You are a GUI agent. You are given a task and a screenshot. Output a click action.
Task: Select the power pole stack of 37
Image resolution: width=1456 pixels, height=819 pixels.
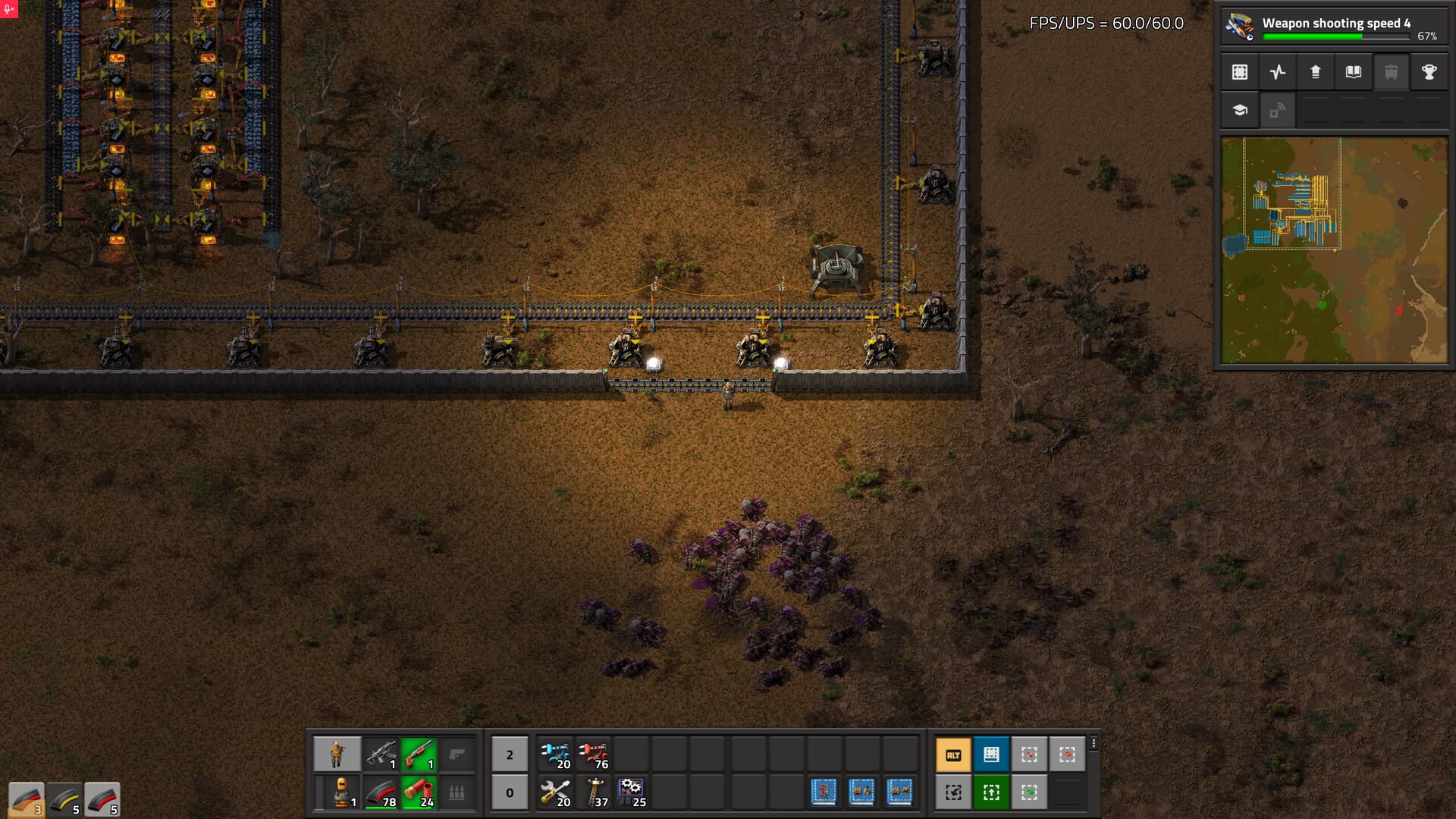[x=593, y=792]
